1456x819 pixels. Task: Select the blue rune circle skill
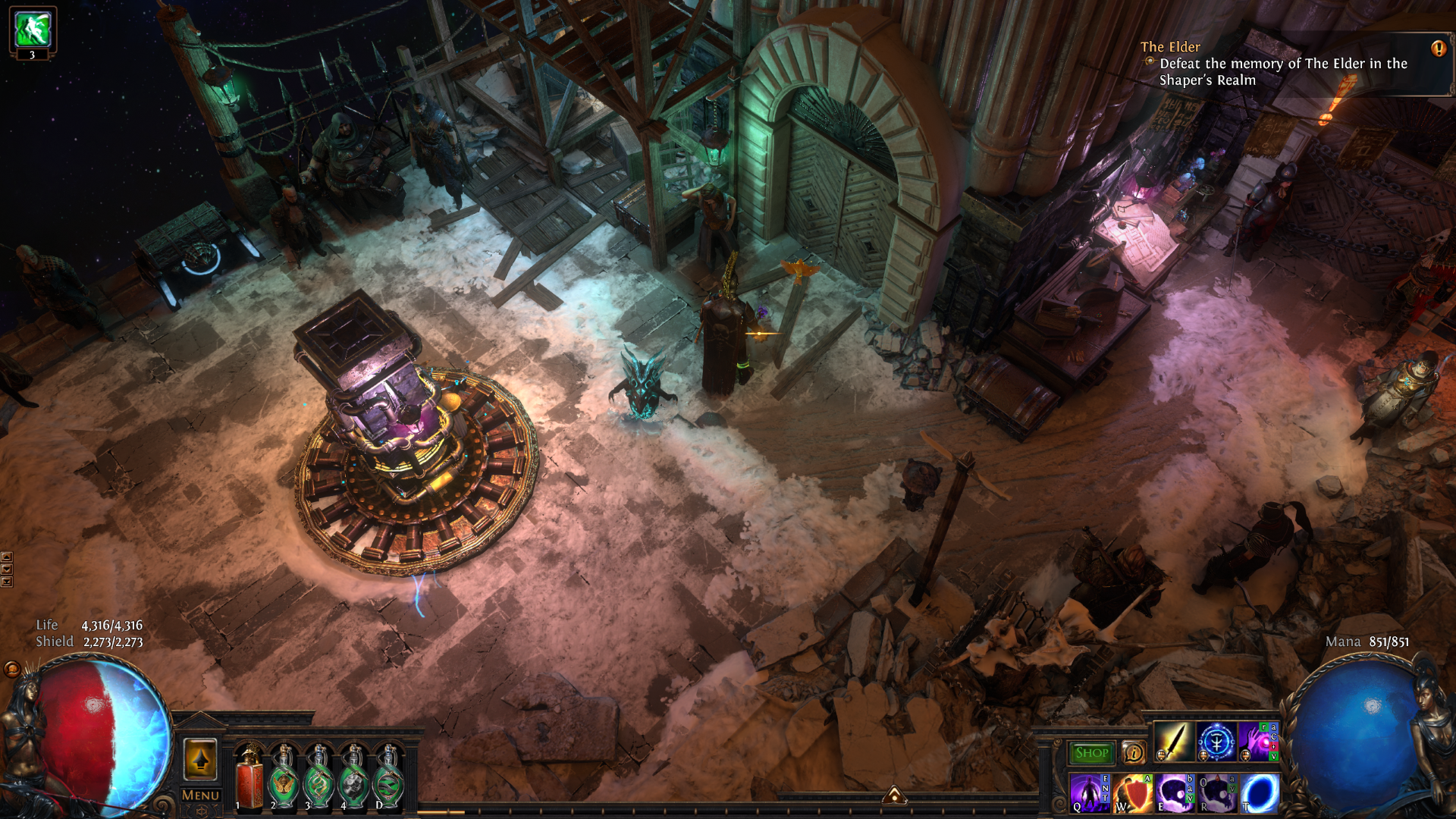[1216, 742]
